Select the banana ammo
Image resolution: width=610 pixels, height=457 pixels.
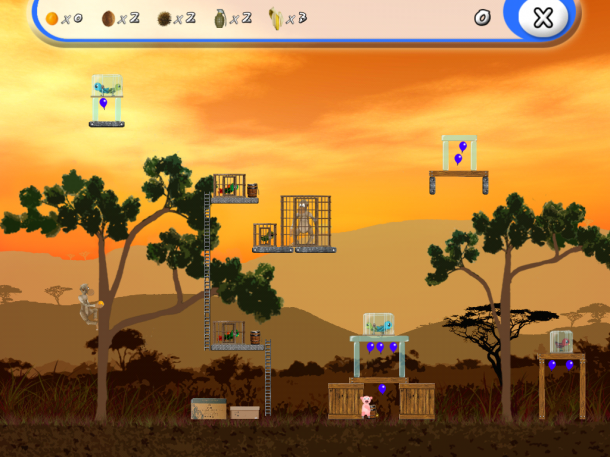pos(275,18)
